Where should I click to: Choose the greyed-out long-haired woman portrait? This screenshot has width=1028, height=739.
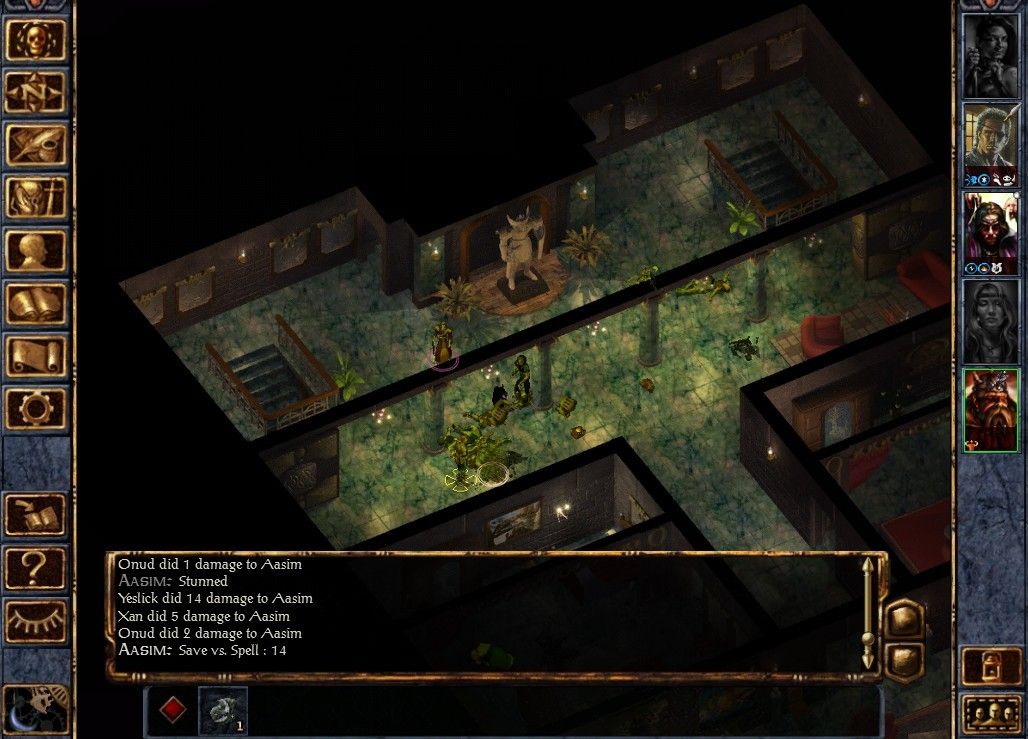point(990,321)
